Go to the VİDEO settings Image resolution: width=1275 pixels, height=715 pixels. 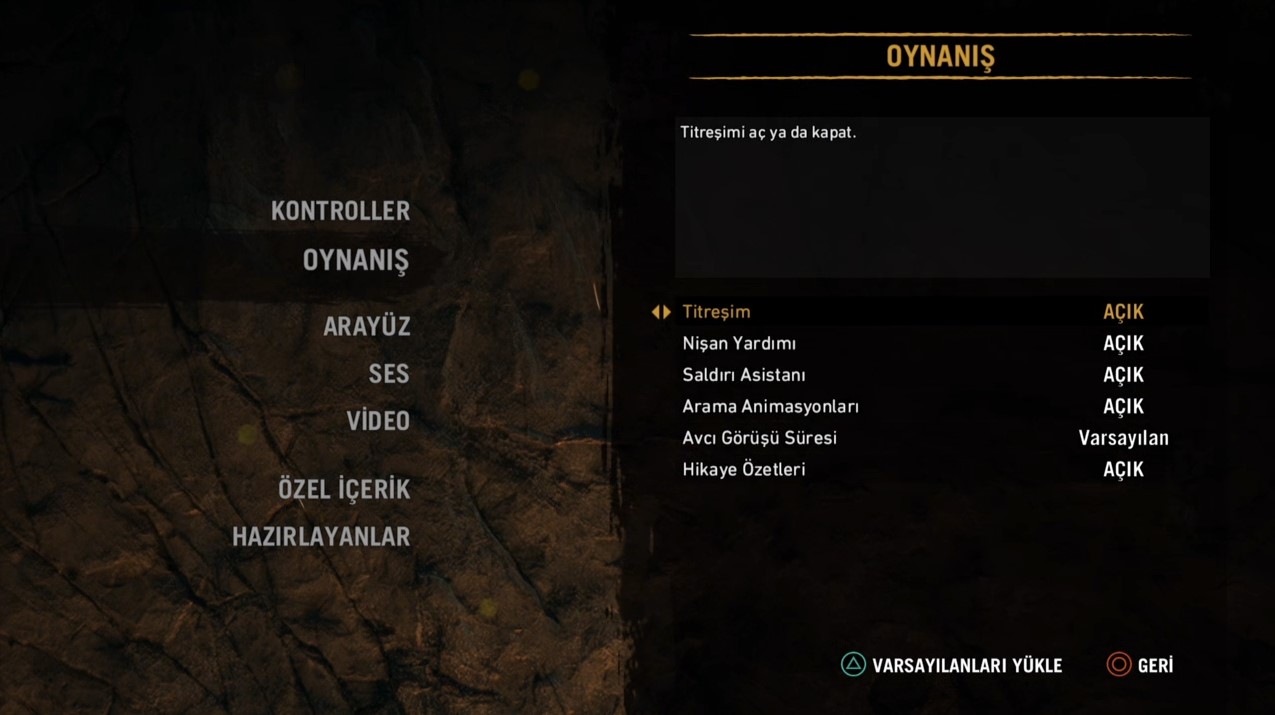click(378, 421)
